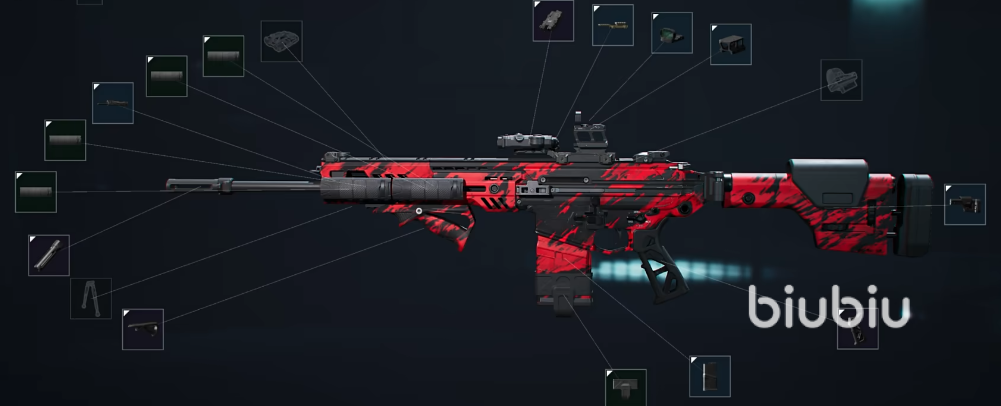
Task: Select the blue-background rifle icon slot
Action: (x=112, y=102)
